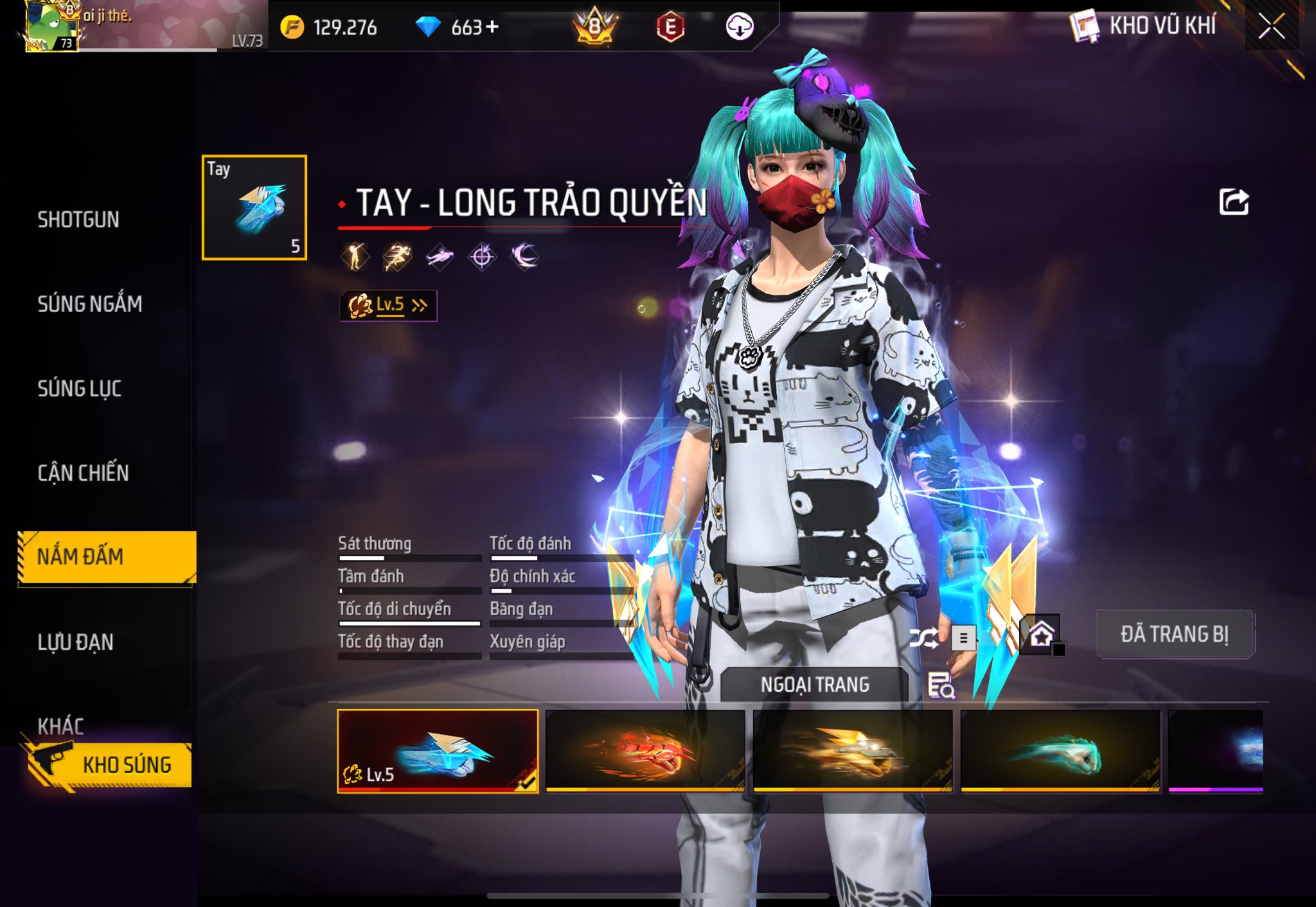Open the Lv.5 upgrade details

(x=388, y=305)
